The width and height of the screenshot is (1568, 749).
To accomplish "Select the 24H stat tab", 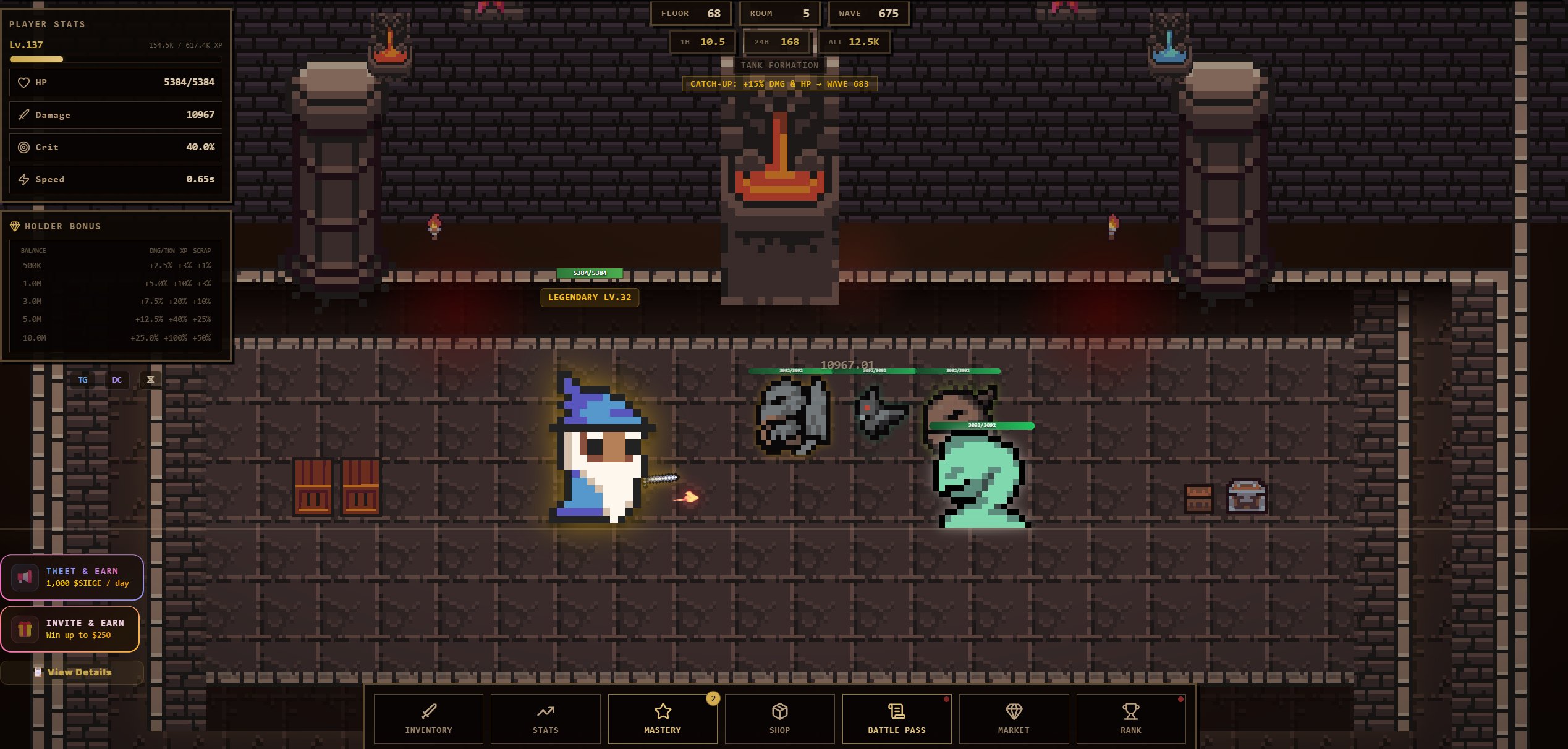I will pyautogui.click(x=776, y=42).
